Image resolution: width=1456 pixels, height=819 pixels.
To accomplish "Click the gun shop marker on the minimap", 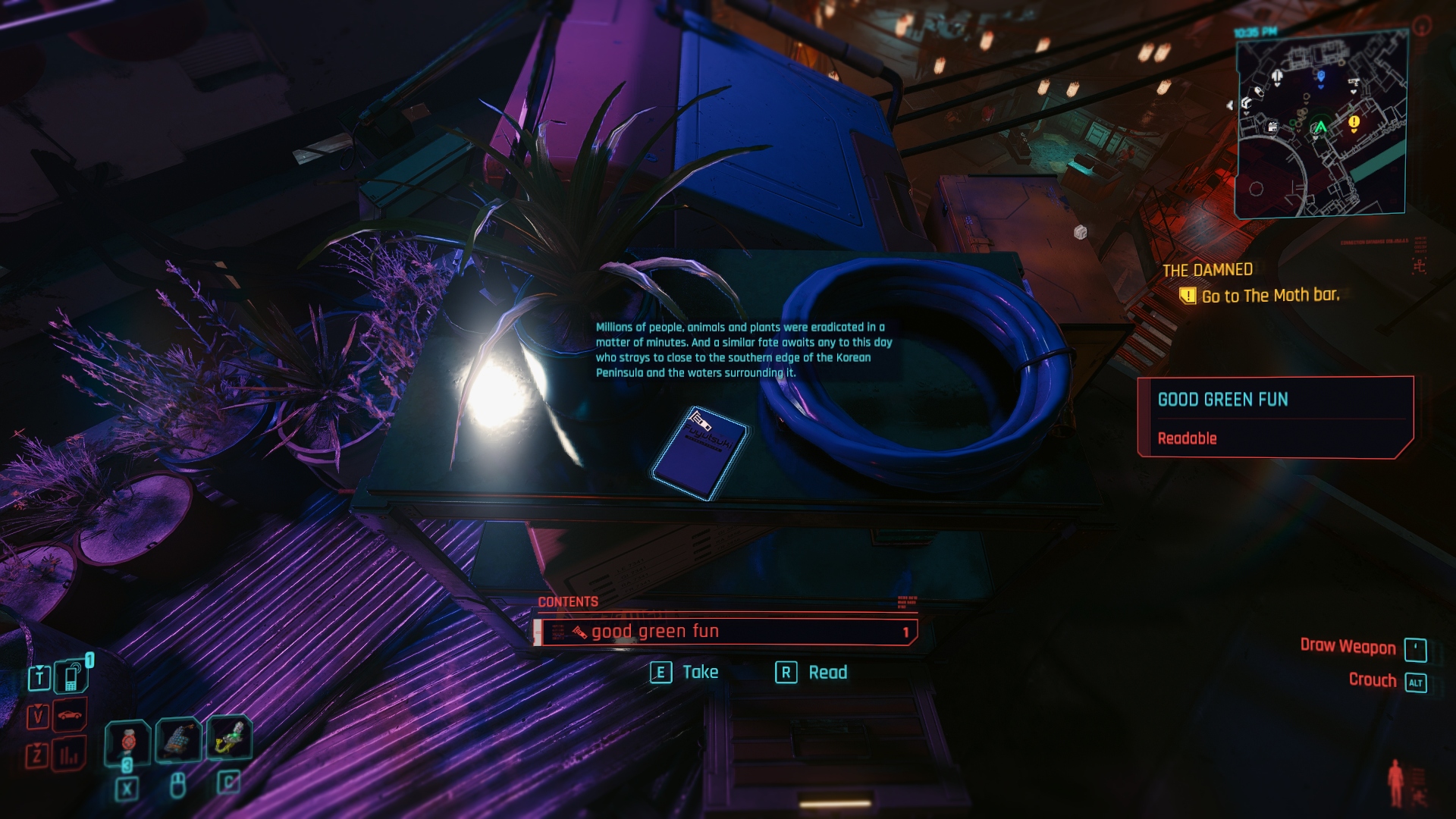I will (x=1353, y=82).
